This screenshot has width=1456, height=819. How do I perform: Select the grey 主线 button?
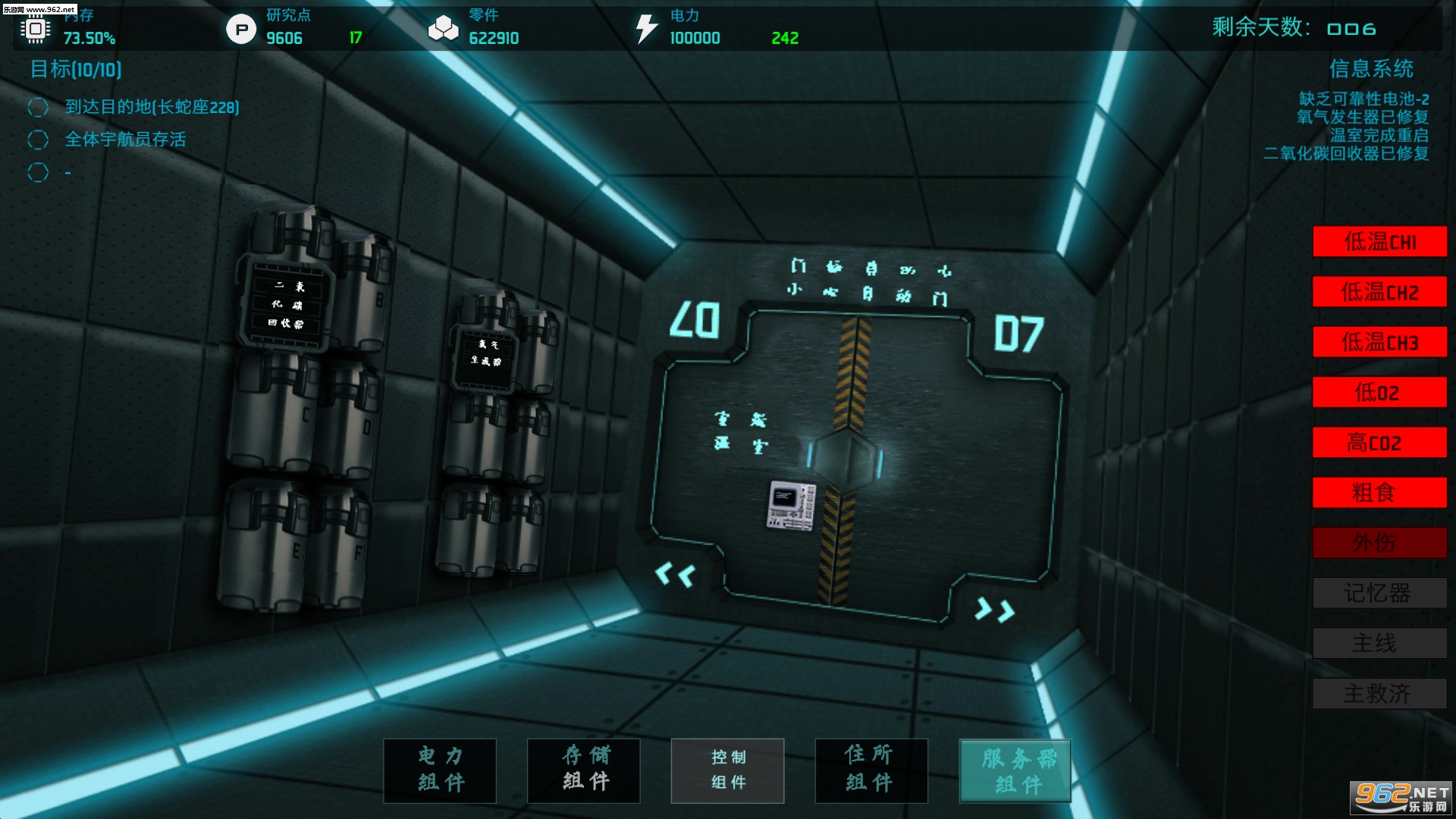pyautogui.click(x=1379, y=643)
